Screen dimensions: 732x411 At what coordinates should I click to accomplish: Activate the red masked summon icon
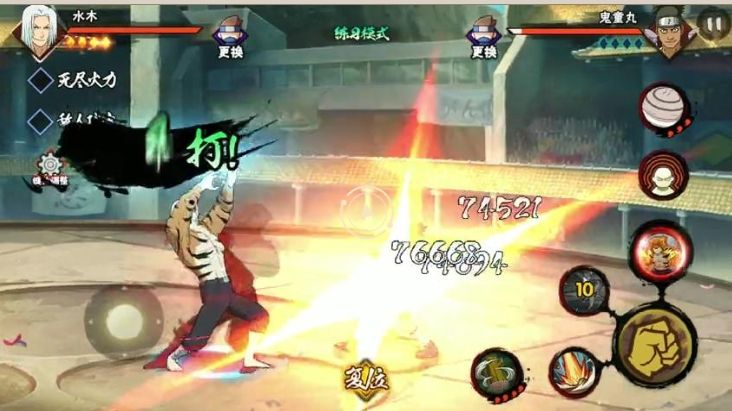click(663, 175)
